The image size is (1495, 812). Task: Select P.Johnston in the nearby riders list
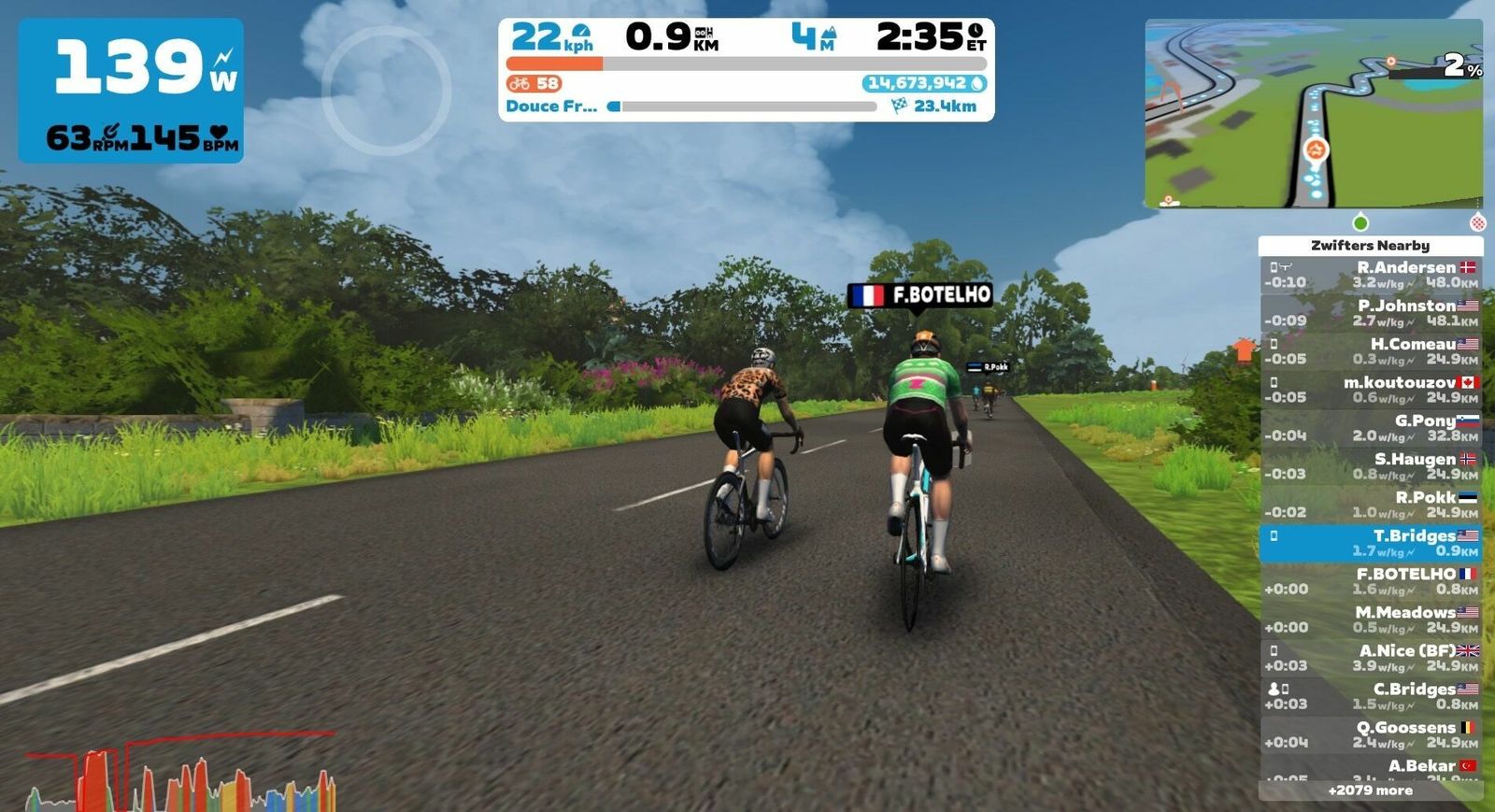tap(1370, 313)
